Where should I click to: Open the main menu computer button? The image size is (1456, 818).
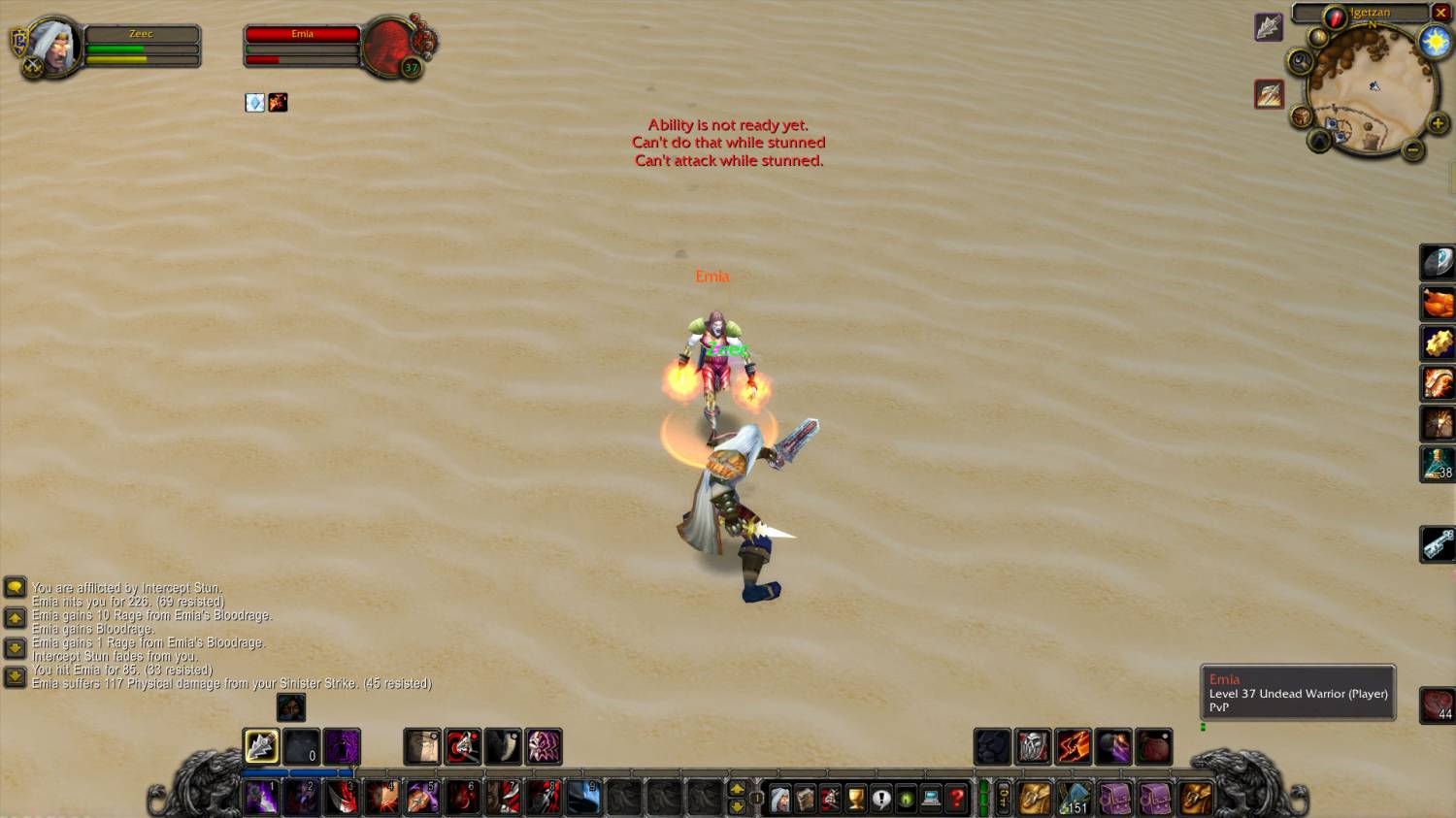tap(931, 799)
